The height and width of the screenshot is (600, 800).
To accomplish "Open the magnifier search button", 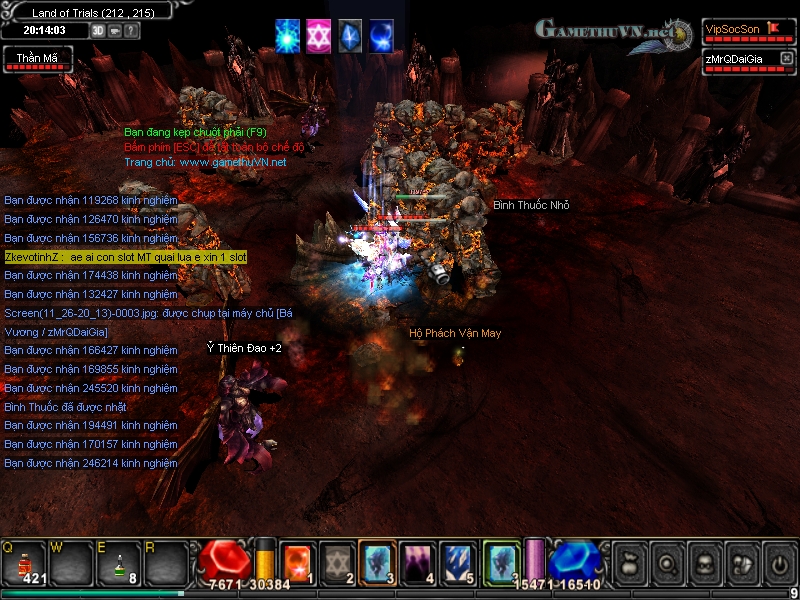I will 666,563.
